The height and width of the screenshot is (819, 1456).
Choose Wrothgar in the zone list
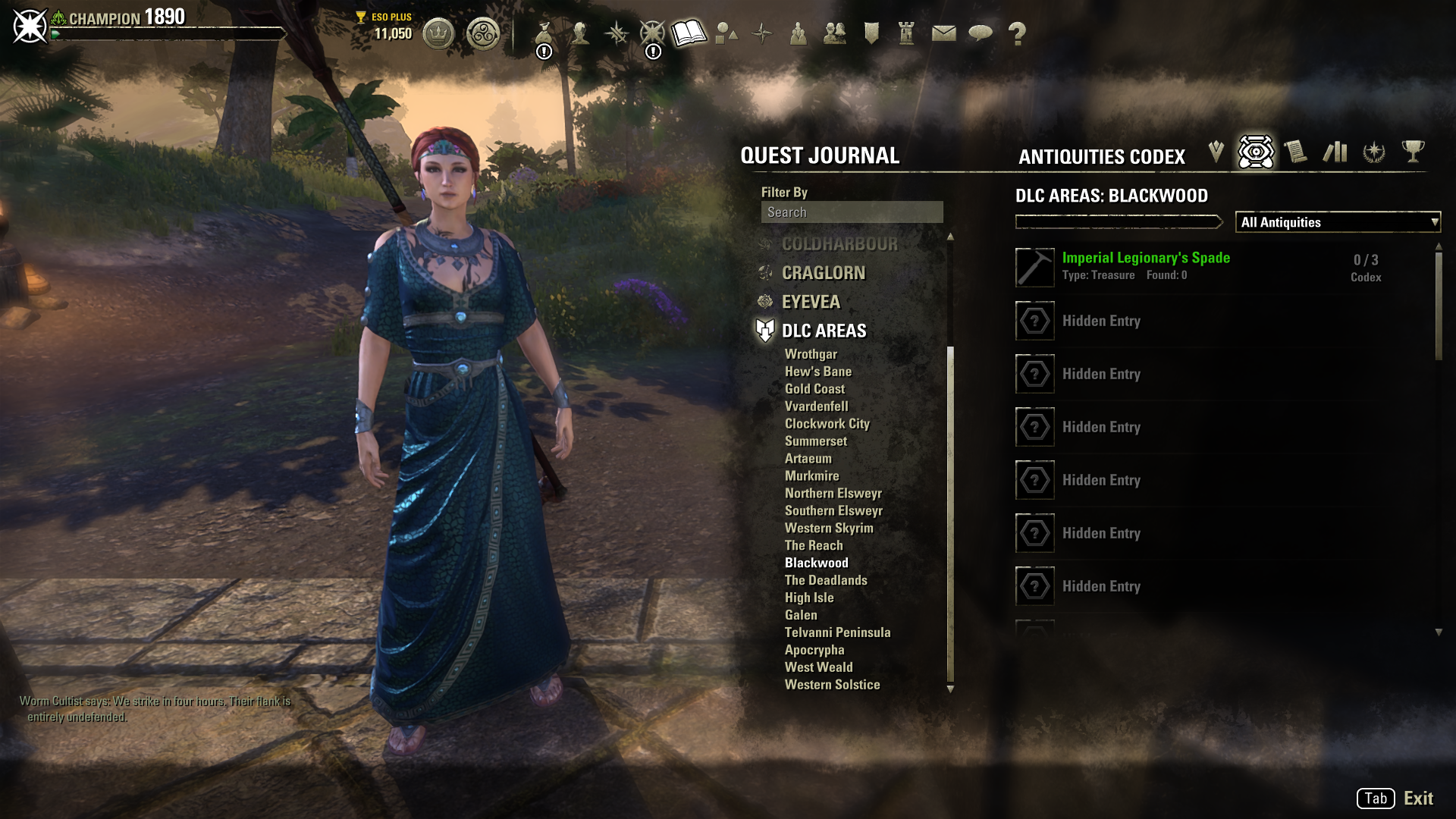coord(811,354)
